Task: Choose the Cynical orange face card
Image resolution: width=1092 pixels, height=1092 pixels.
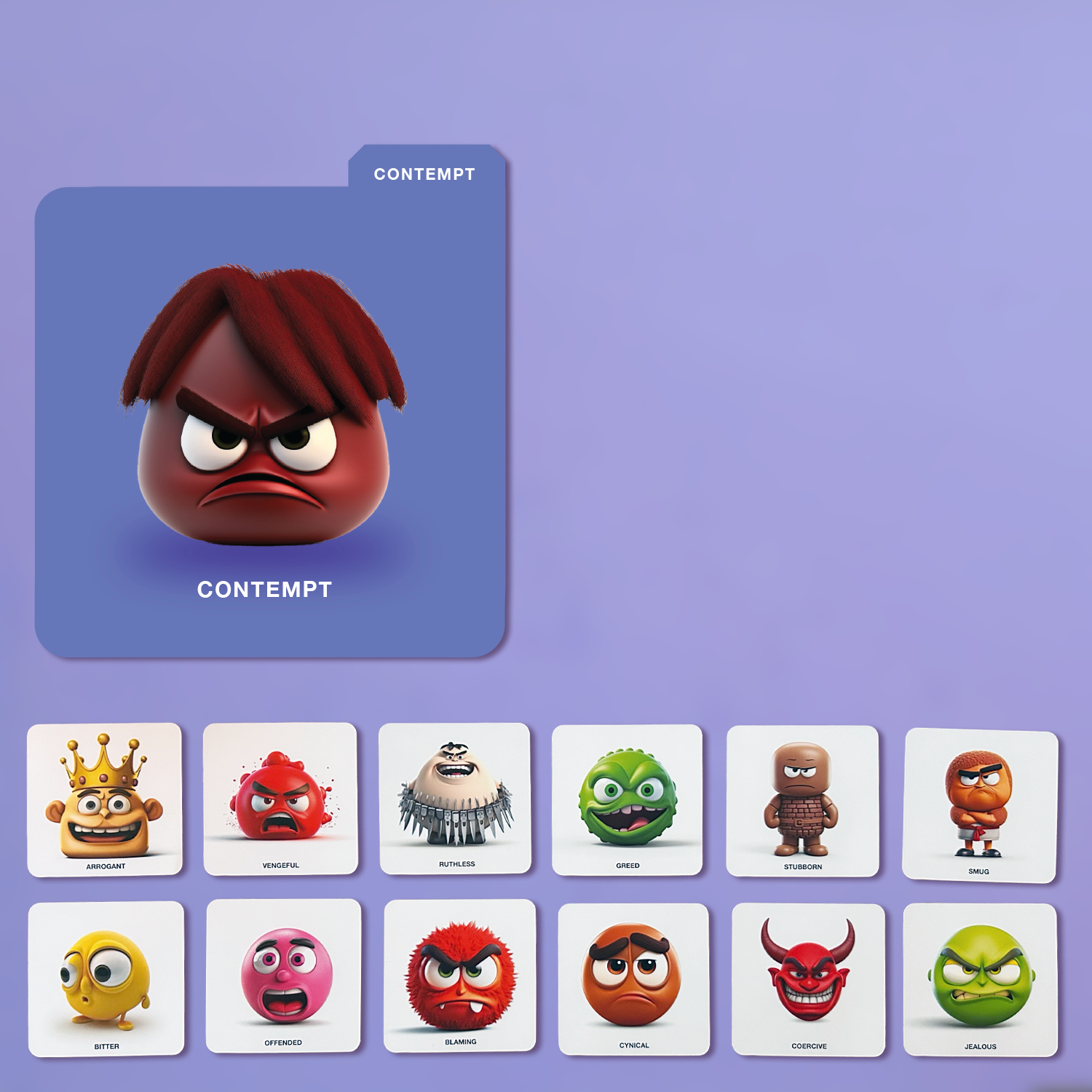Action: [633, 978]
